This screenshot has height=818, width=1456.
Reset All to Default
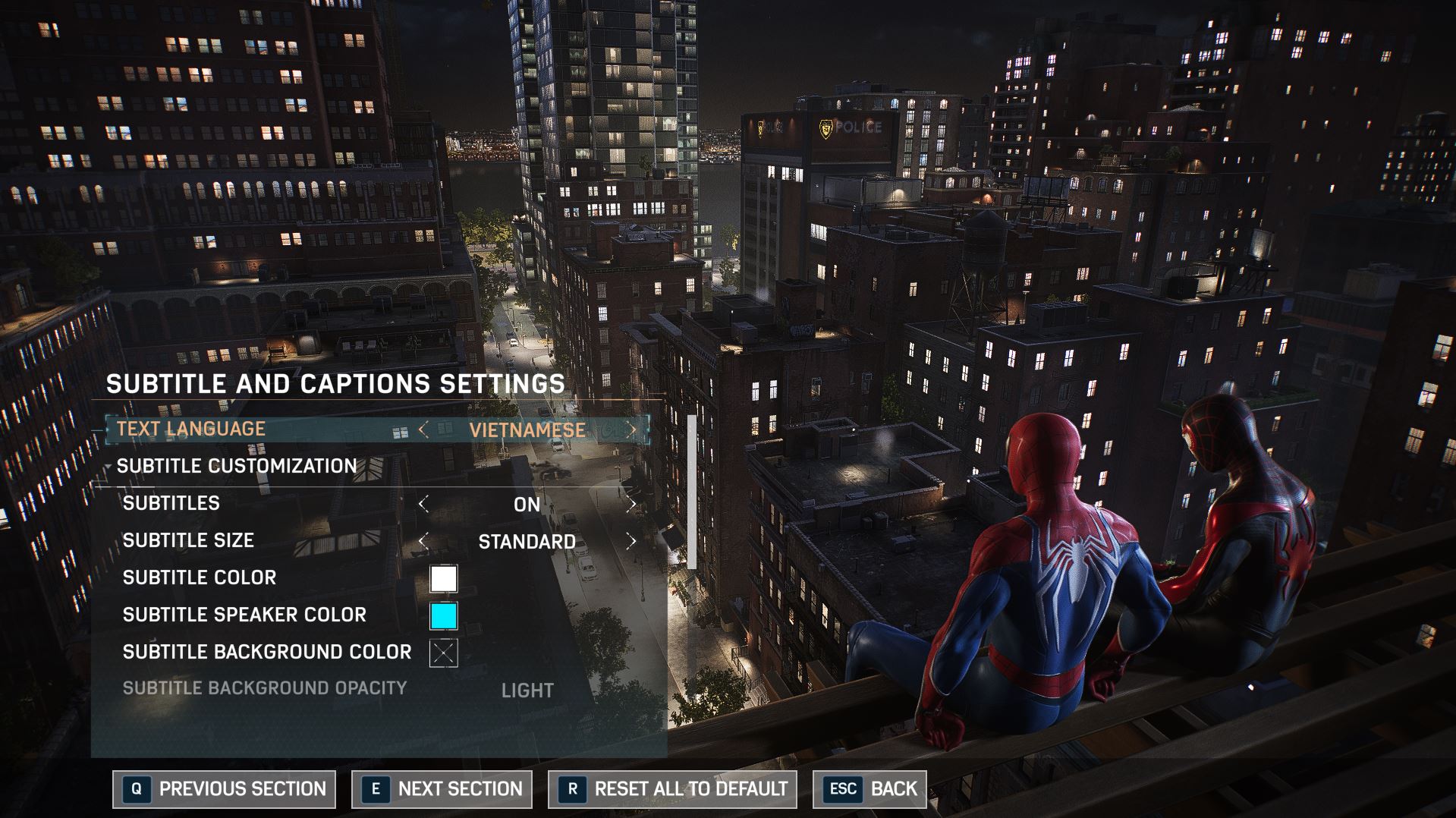point(672,789)
